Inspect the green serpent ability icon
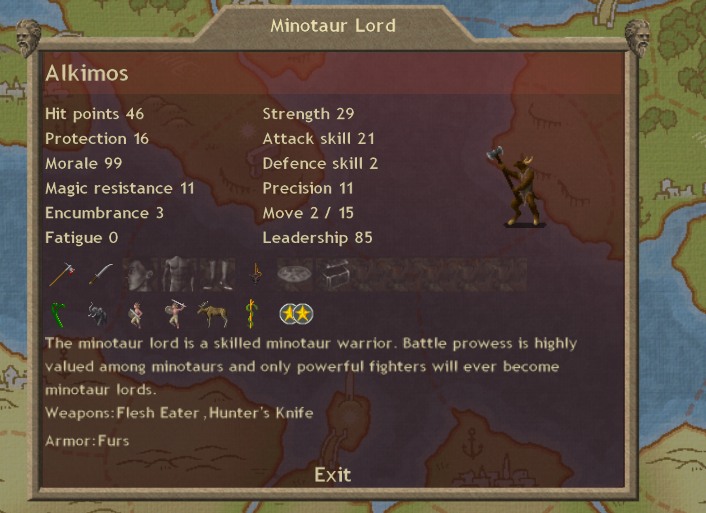The image size is (706, 513). coord(59,314)
